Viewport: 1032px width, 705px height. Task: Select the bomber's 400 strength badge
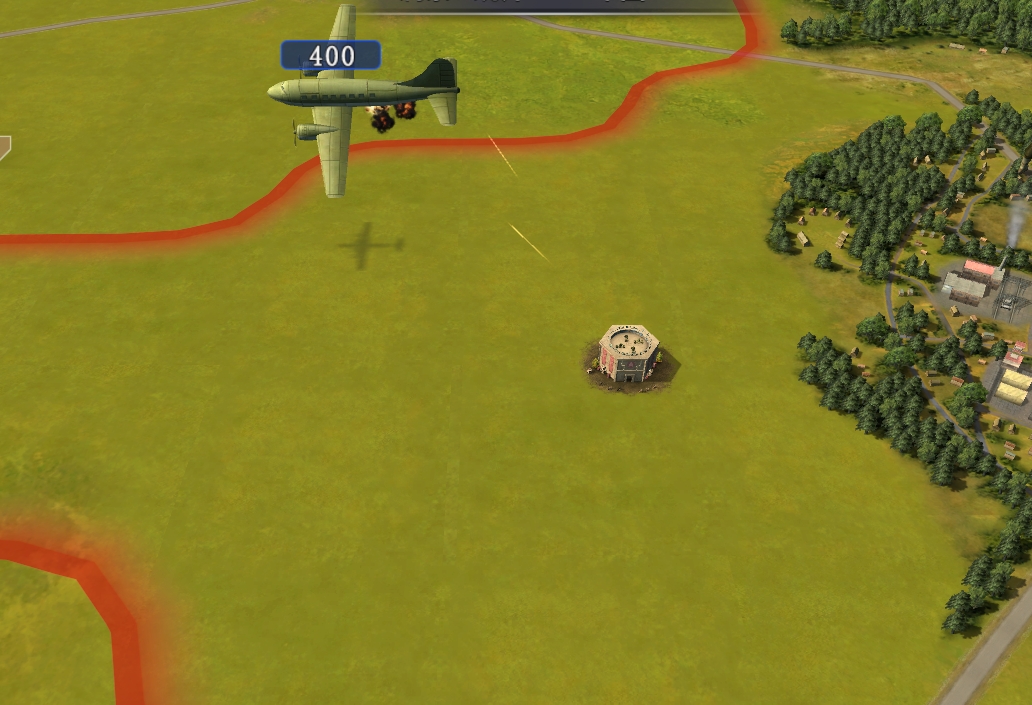330,56
